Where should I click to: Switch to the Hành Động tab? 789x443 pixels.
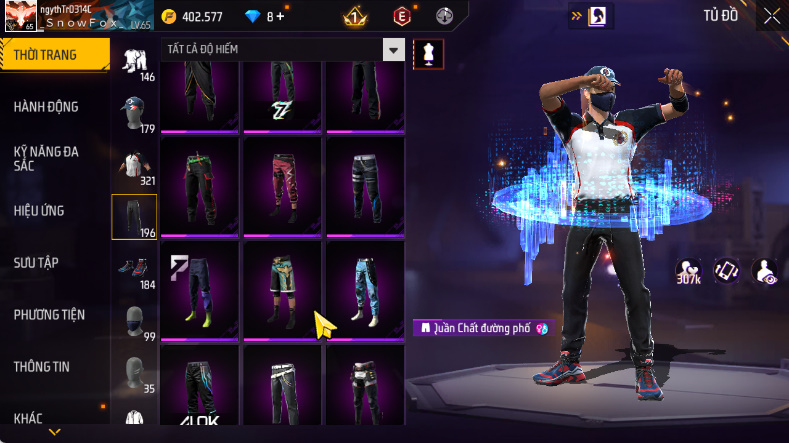(46, 107)
